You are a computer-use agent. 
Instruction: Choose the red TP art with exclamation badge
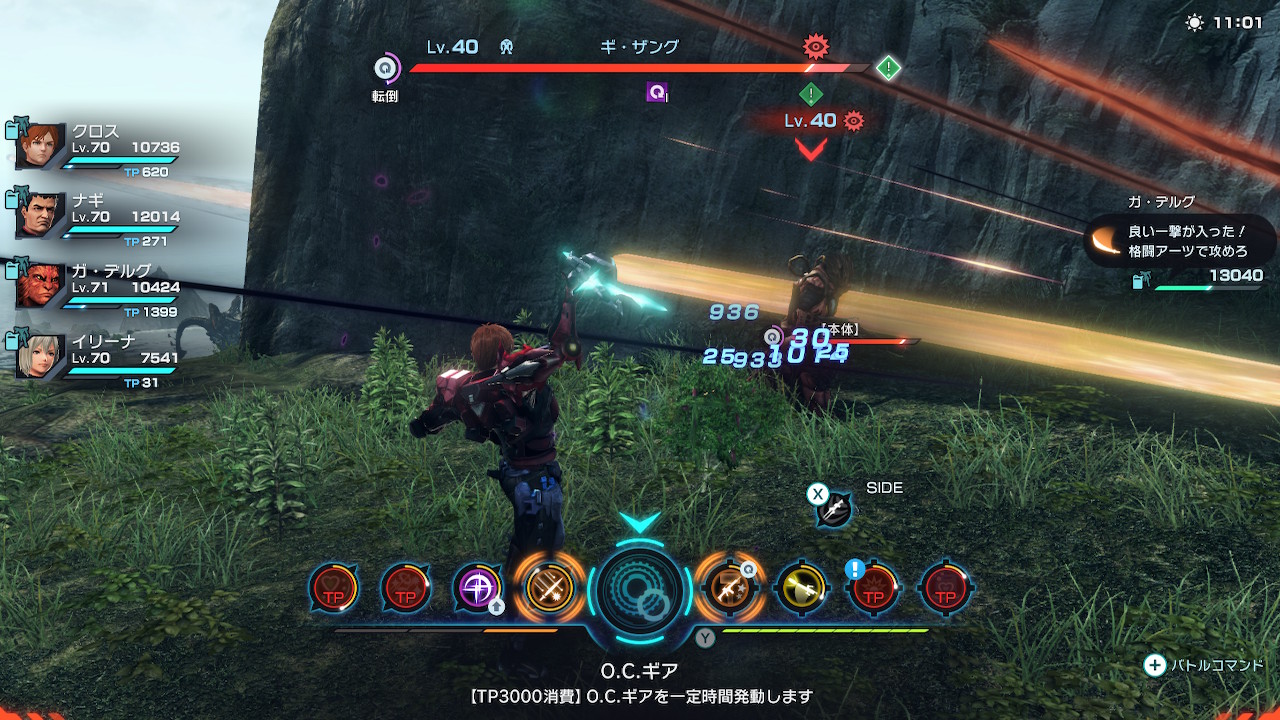coord(872,588)
